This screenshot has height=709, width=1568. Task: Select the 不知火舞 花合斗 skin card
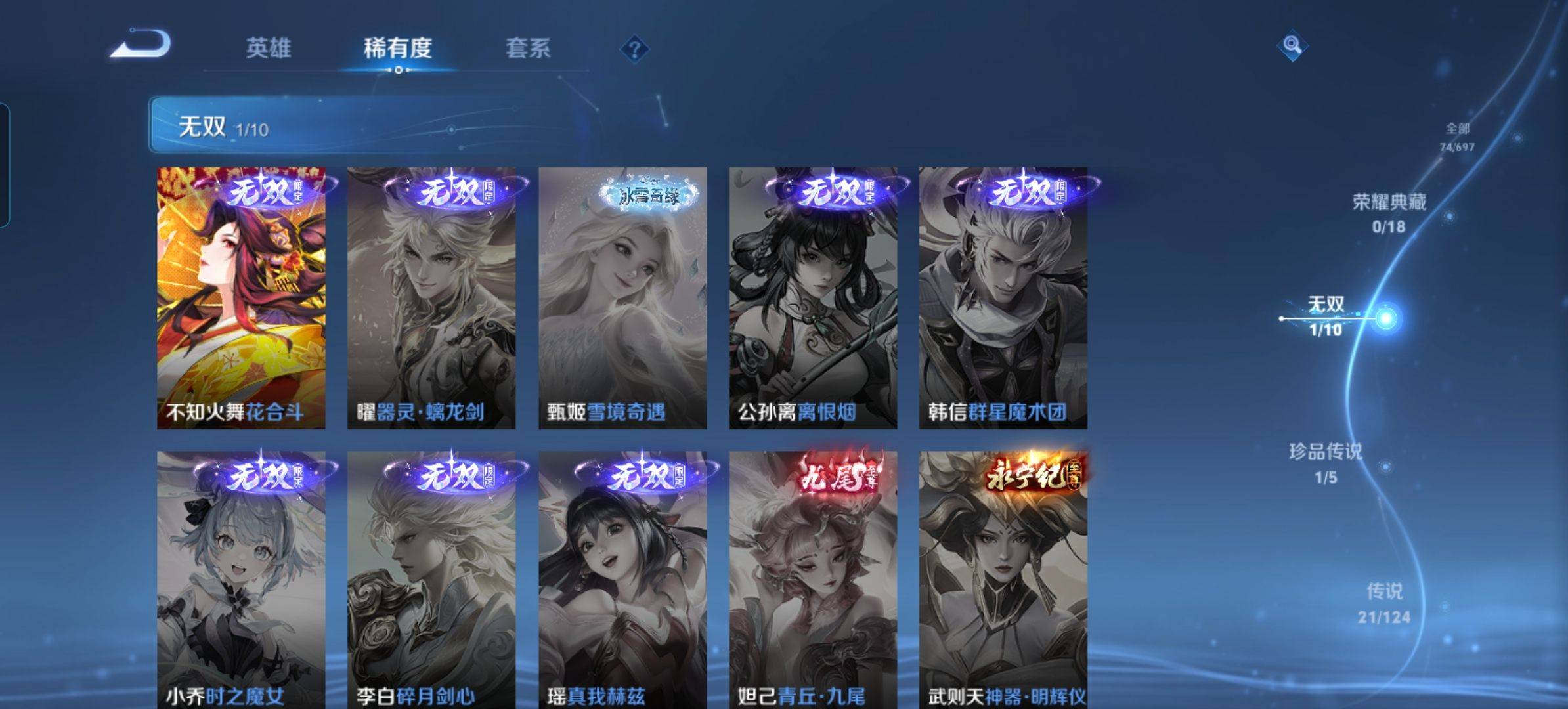[x=241, y=298]
